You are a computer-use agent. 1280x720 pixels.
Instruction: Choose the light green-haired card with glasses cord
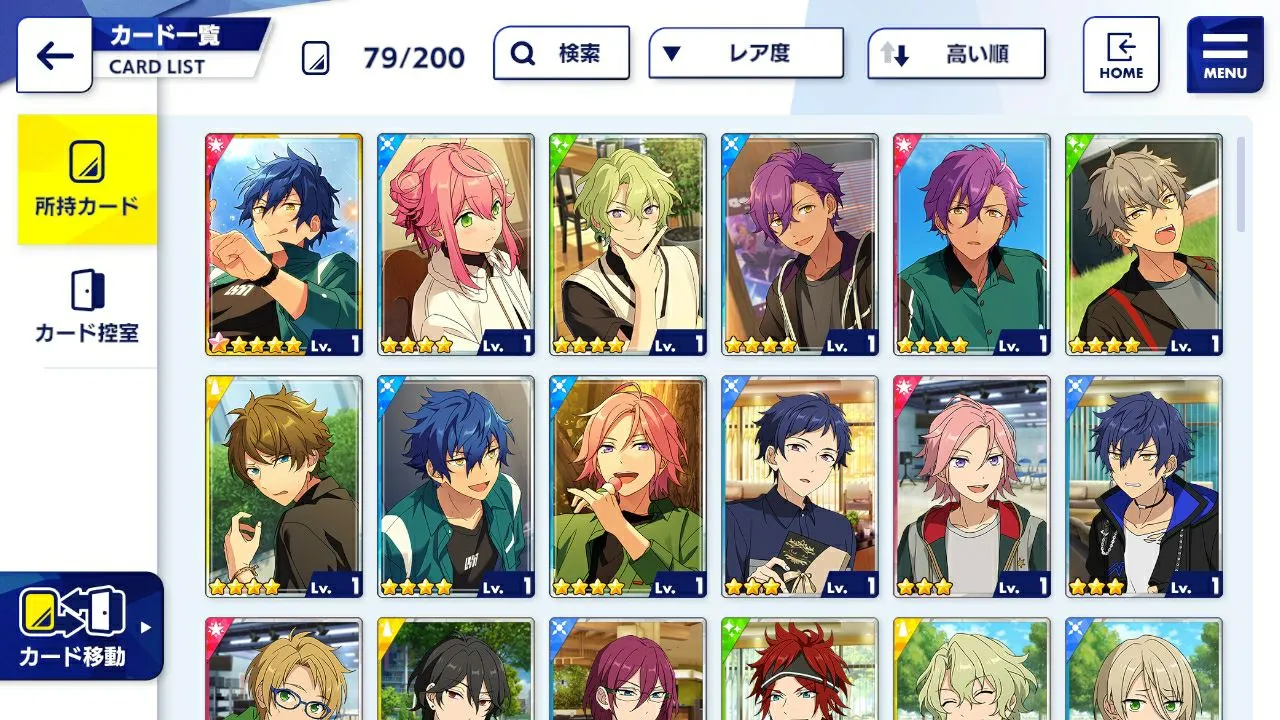tap(628, 244)
